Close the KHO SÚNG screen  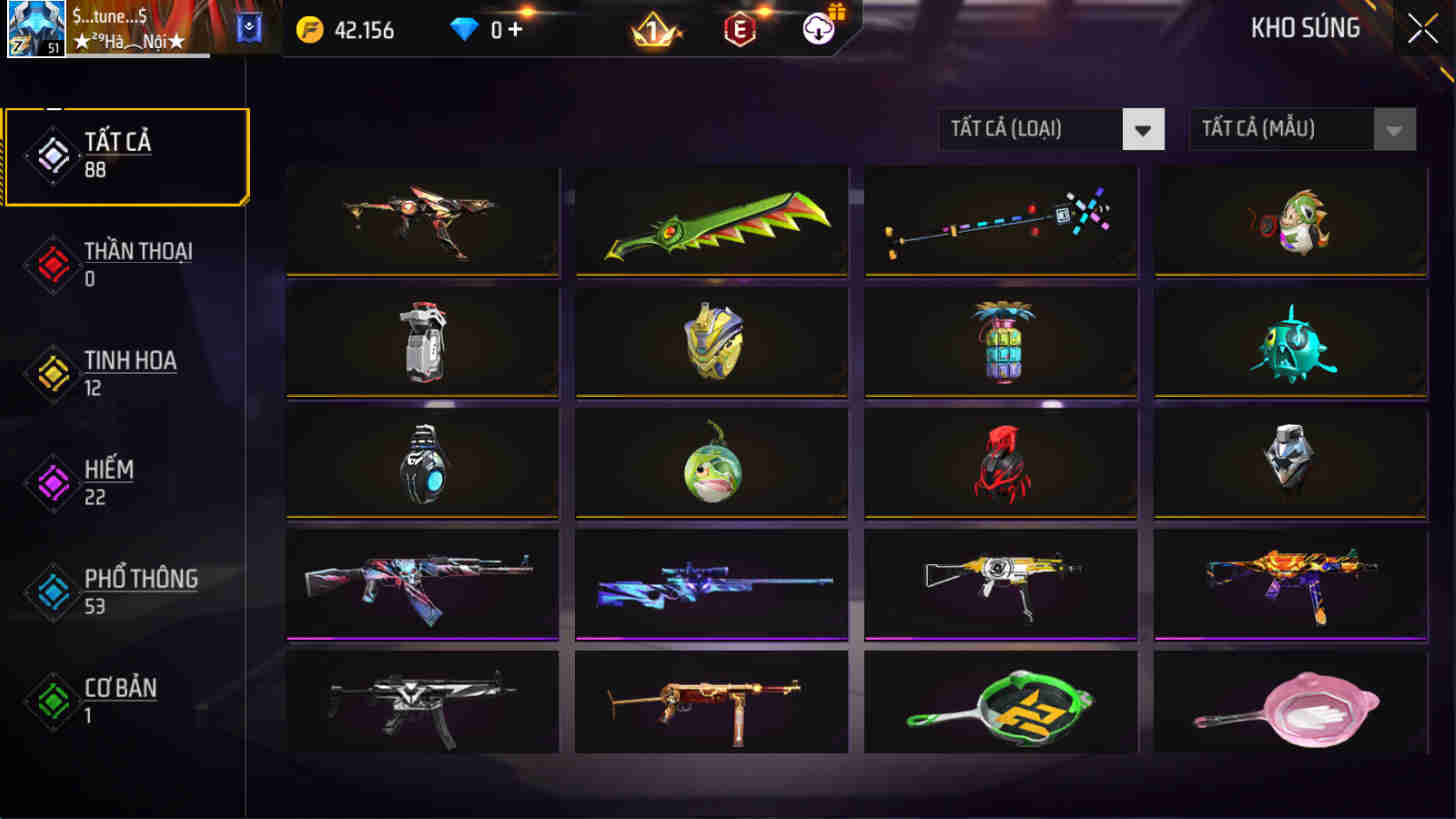tap(1421, 28)
